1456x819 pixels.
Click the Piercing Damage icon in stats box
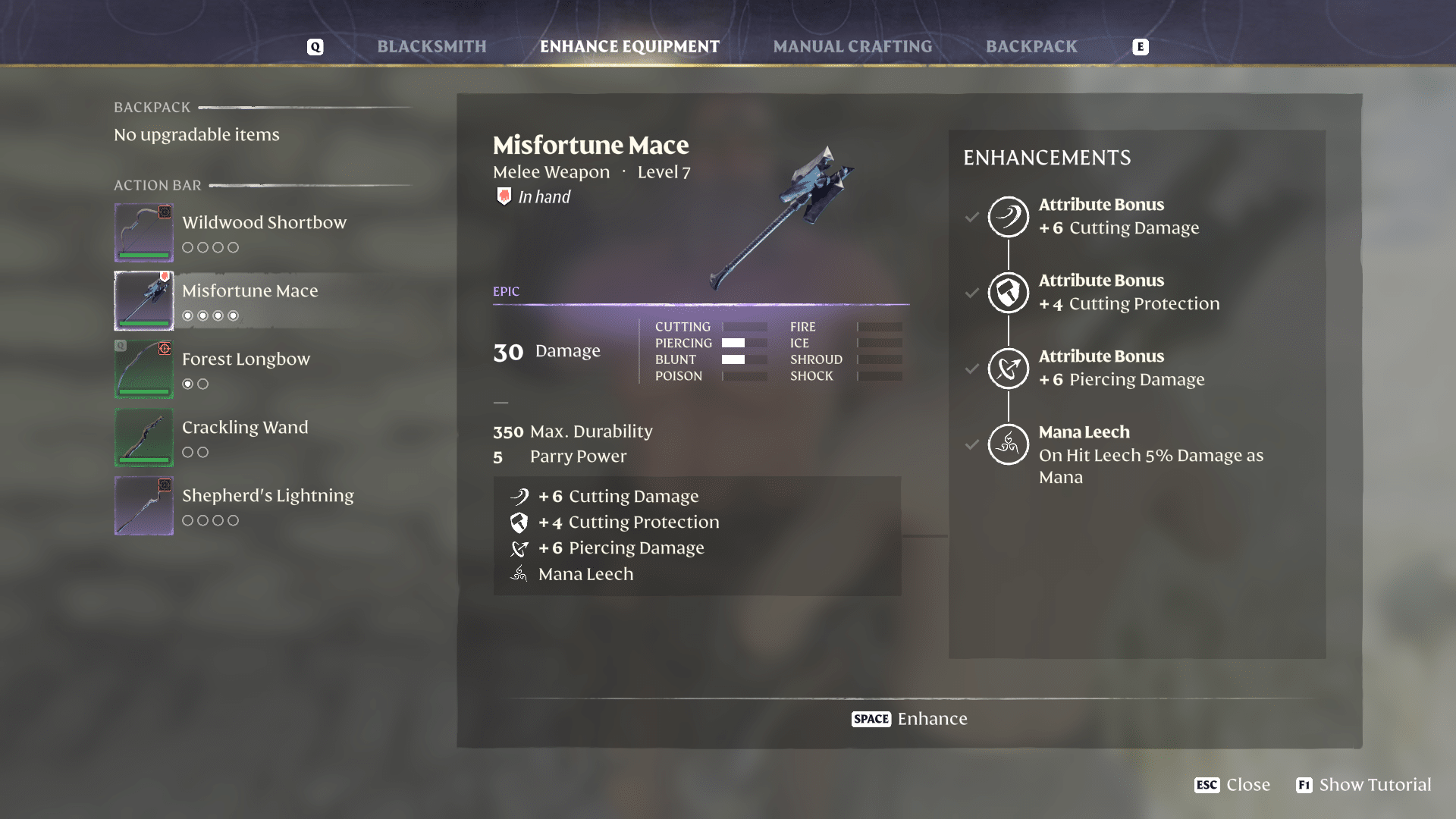[x=520, y=548]
